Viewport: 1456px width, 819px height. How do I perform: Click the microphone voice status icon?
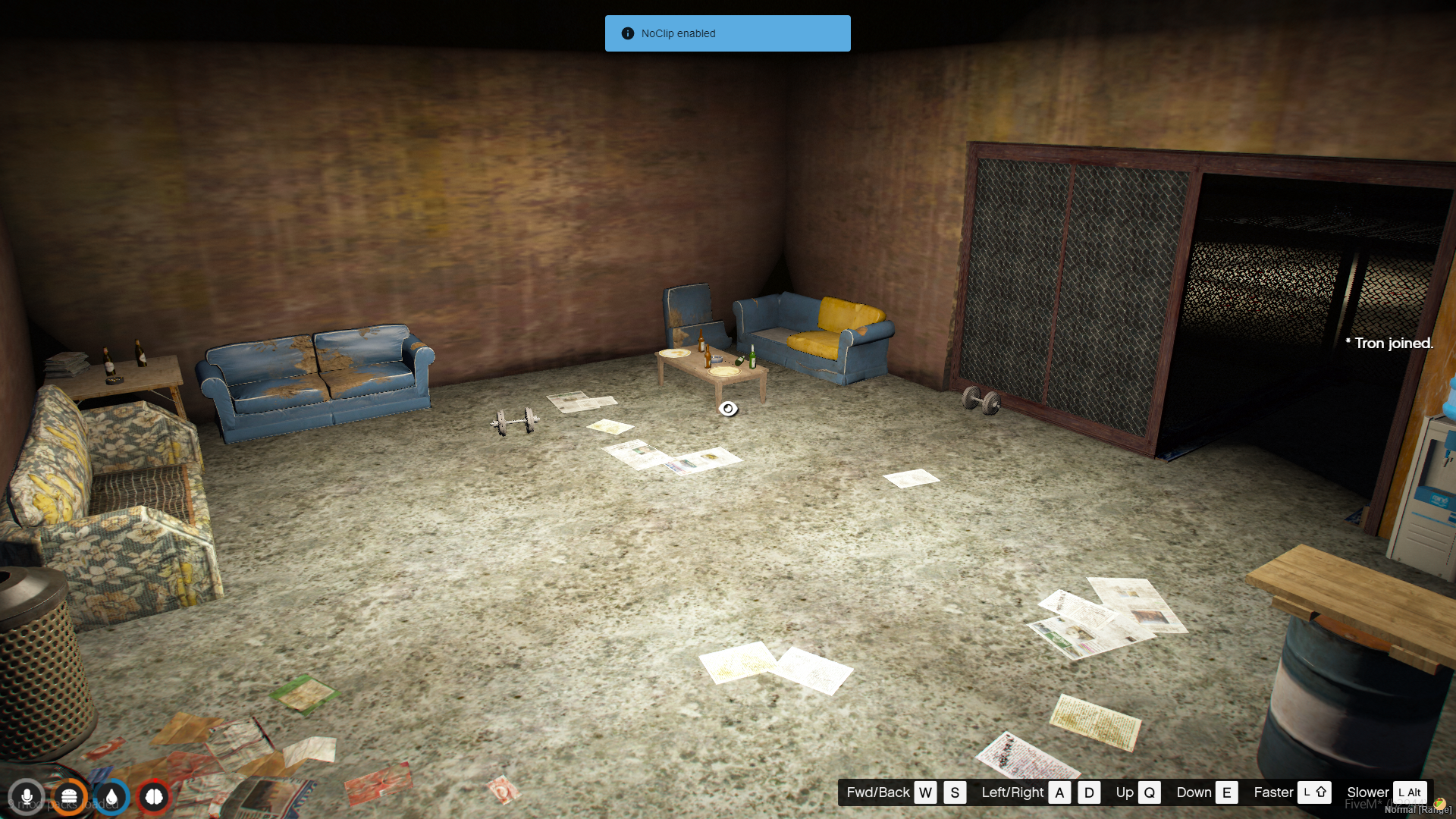coord(27,797)
